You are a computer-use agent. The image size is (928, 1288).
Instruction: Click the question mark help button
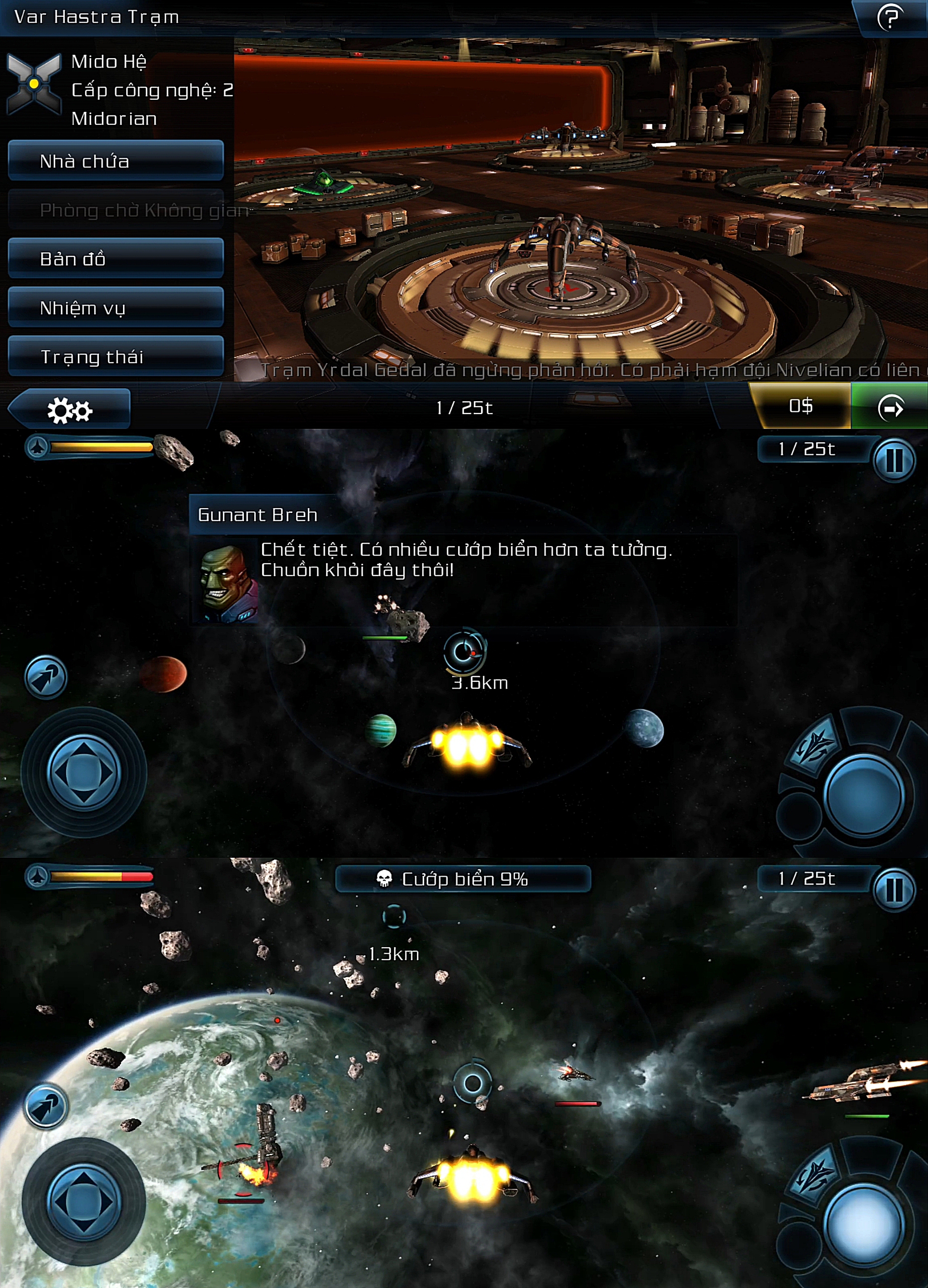pos(890,17)
